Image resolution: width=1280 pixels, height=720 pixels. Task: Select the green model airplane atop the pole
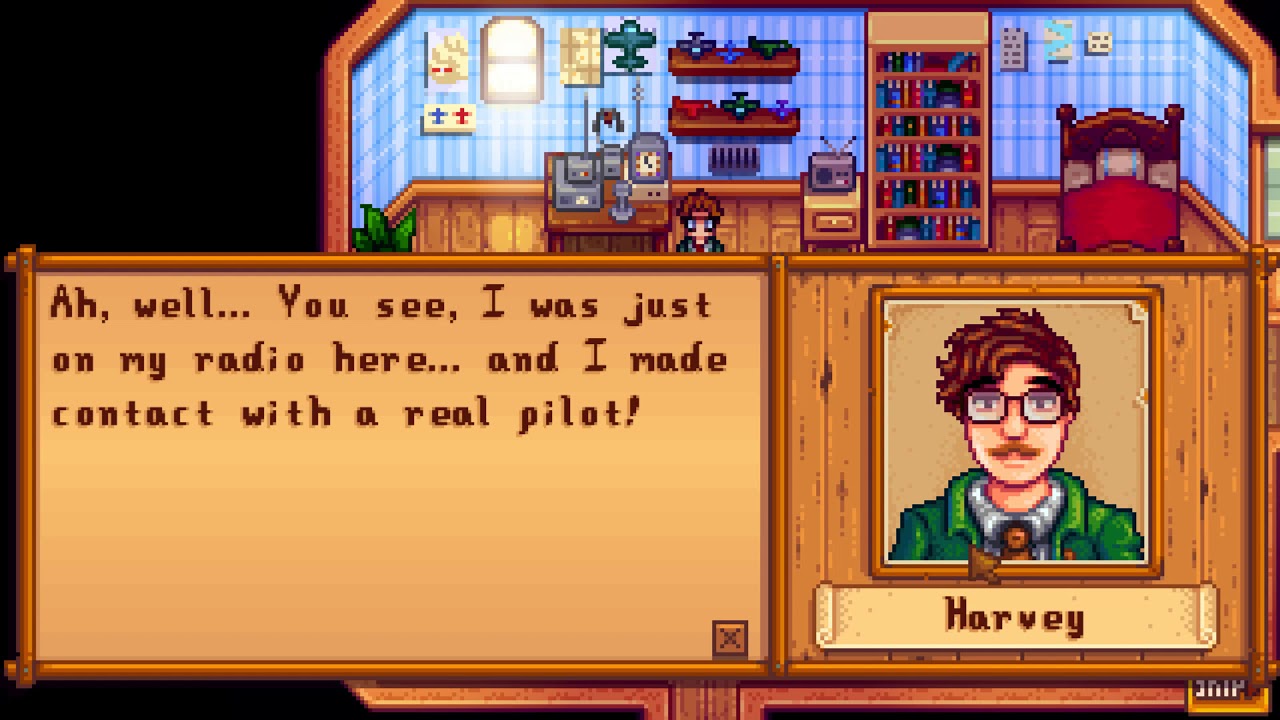[x=631, y=45]
